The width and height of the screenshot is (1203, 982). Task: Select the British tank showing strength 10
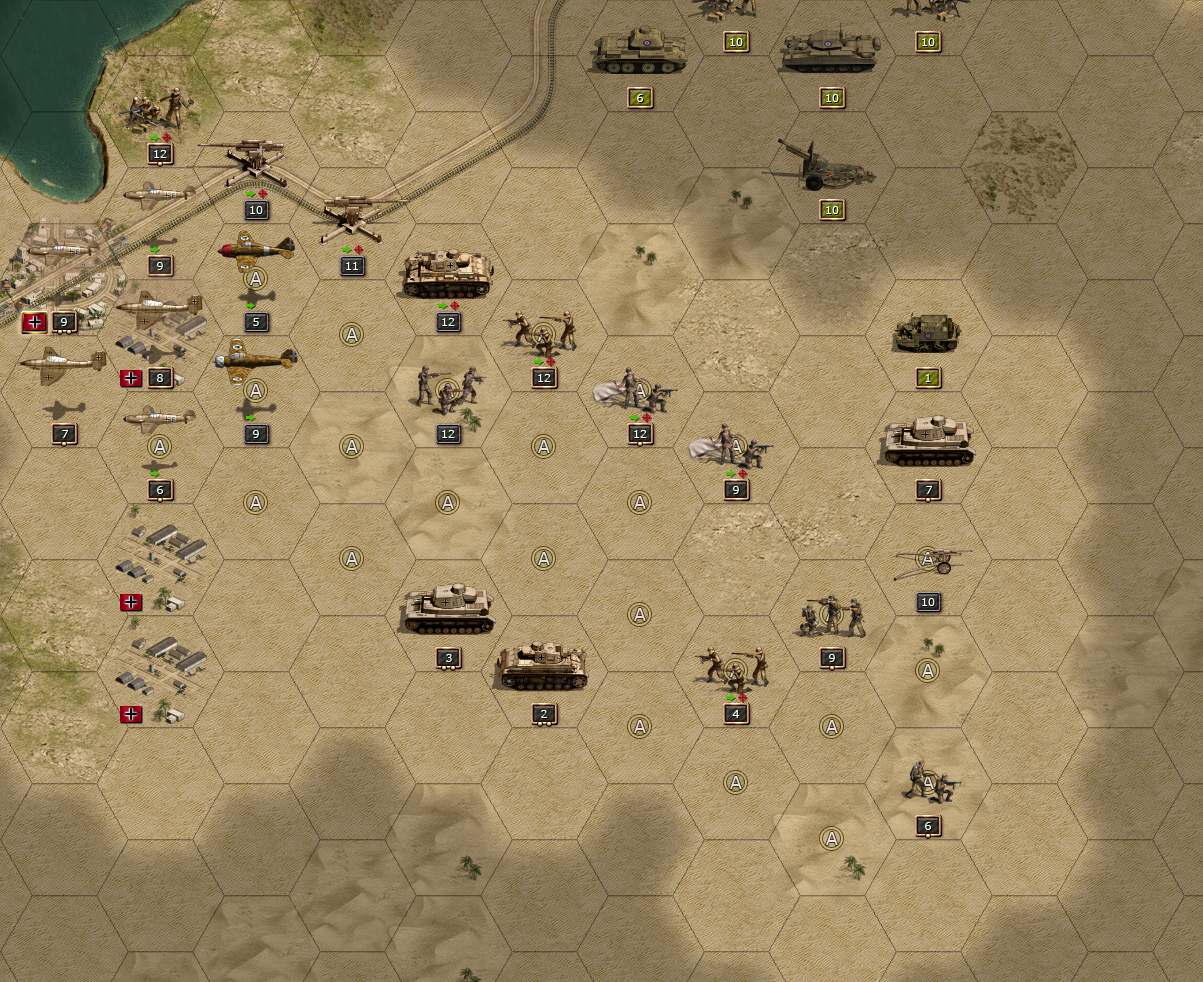(831, 52)
